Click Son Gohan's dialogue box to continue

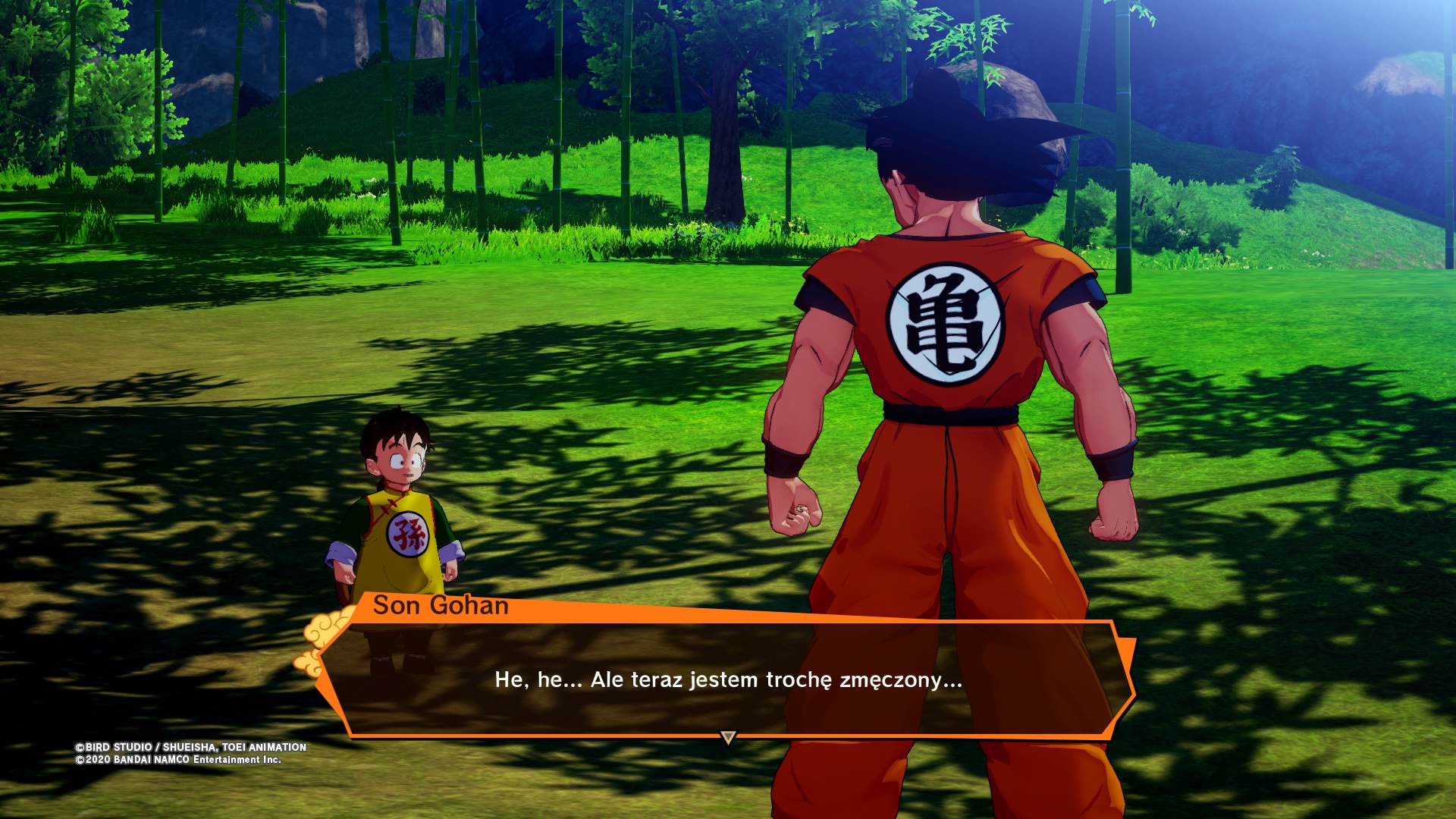point(728,679)
